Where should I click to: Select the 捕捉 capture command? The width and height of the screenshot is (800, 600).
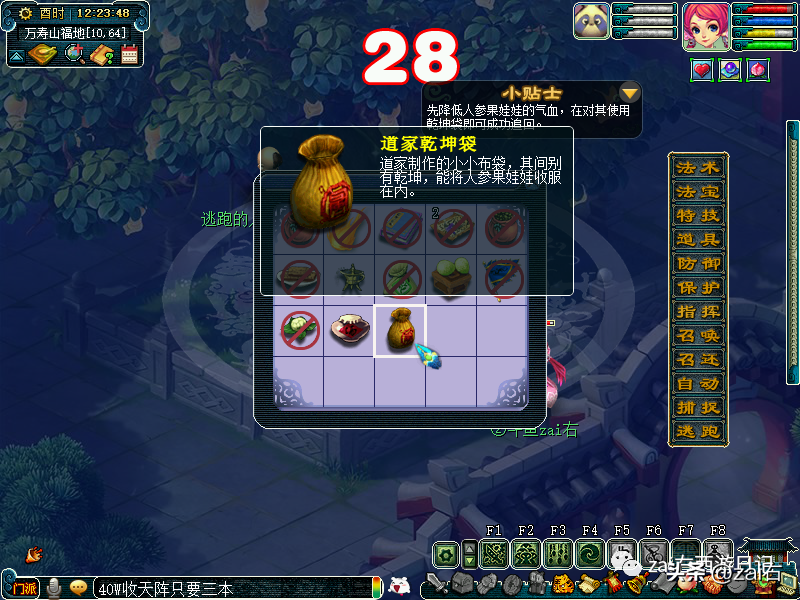(x=698, y=407)
